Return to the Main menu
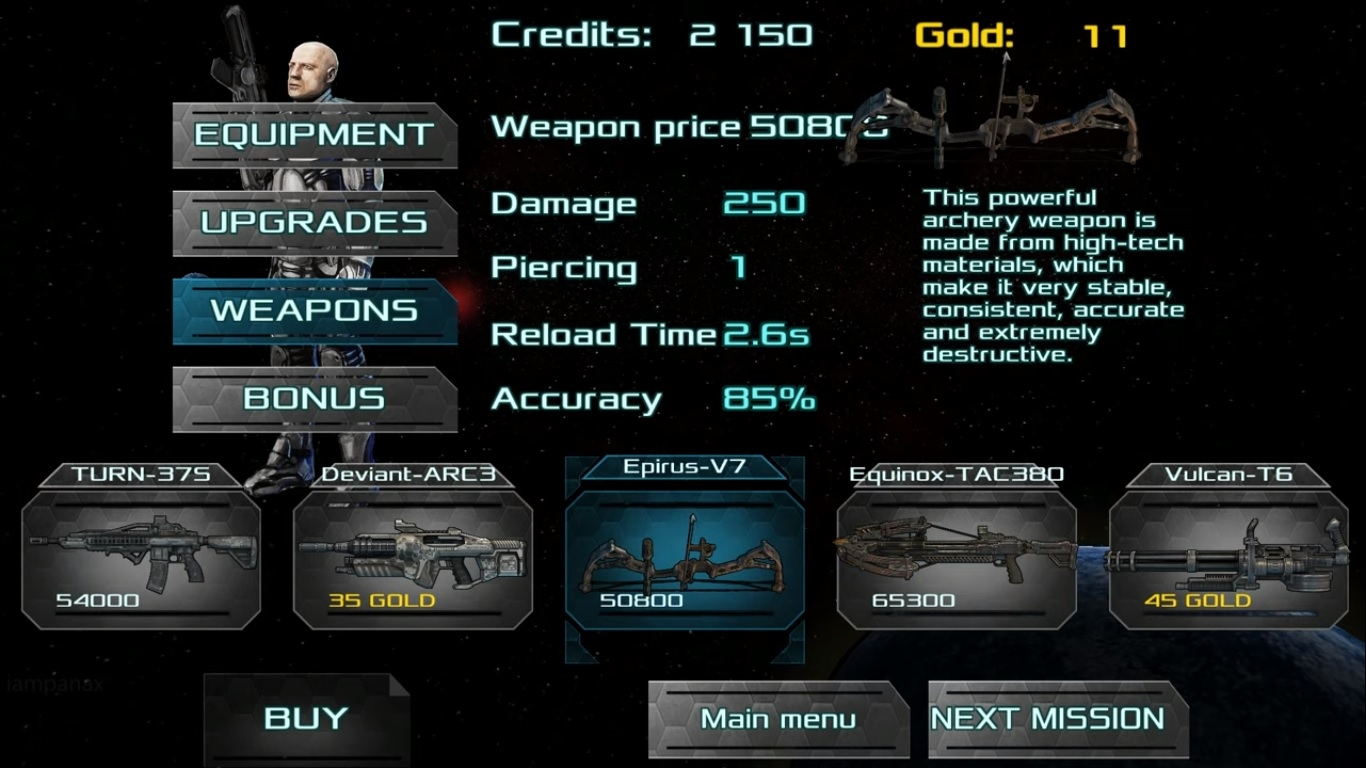Screen dimensions: 1366x768 click(778, 719)
